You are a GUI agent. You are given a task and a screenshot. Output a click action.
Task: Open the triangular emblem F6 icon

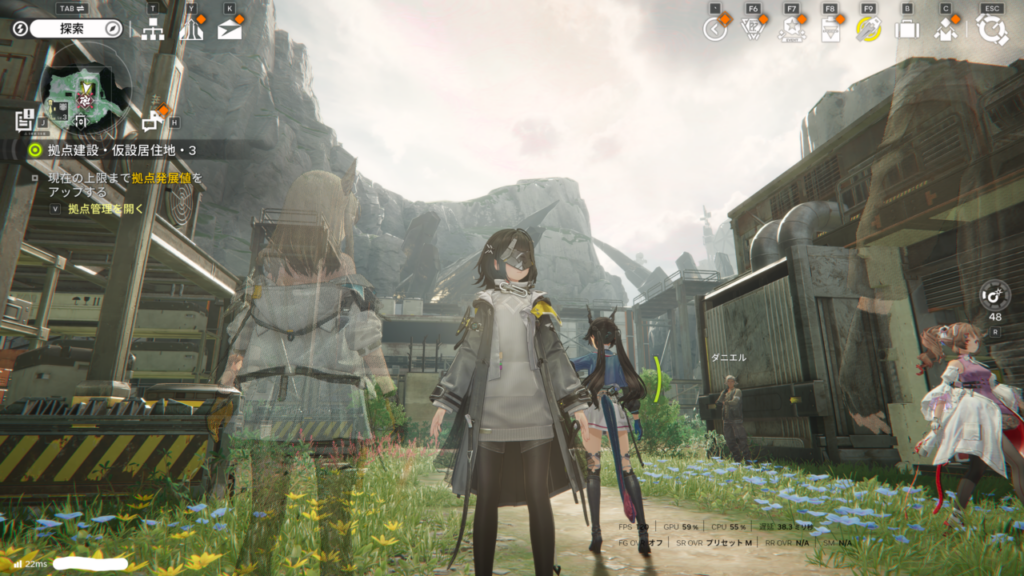coord(753,29)
